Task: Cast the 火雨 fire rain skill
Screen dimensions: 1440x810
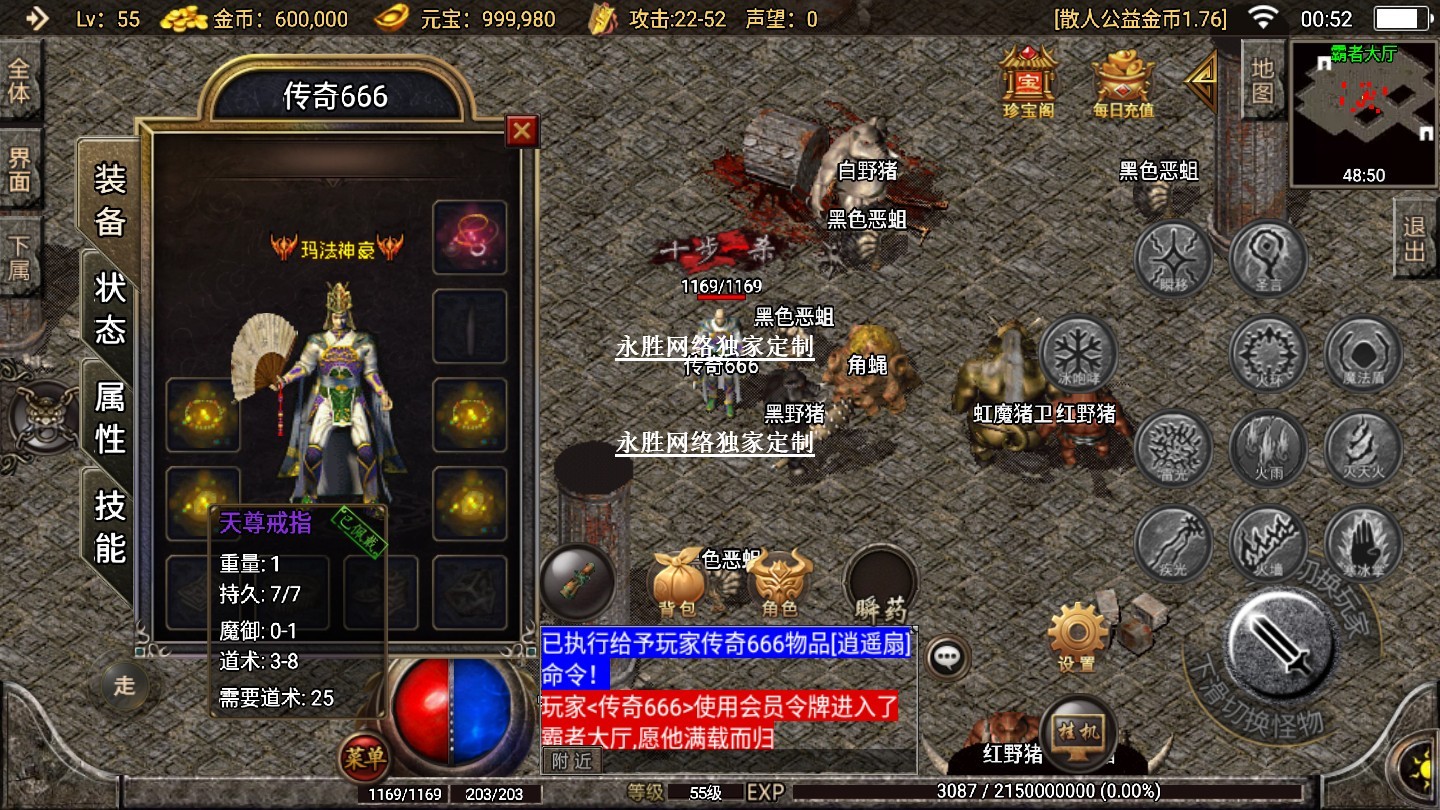Action: [x=1268, y=447]
